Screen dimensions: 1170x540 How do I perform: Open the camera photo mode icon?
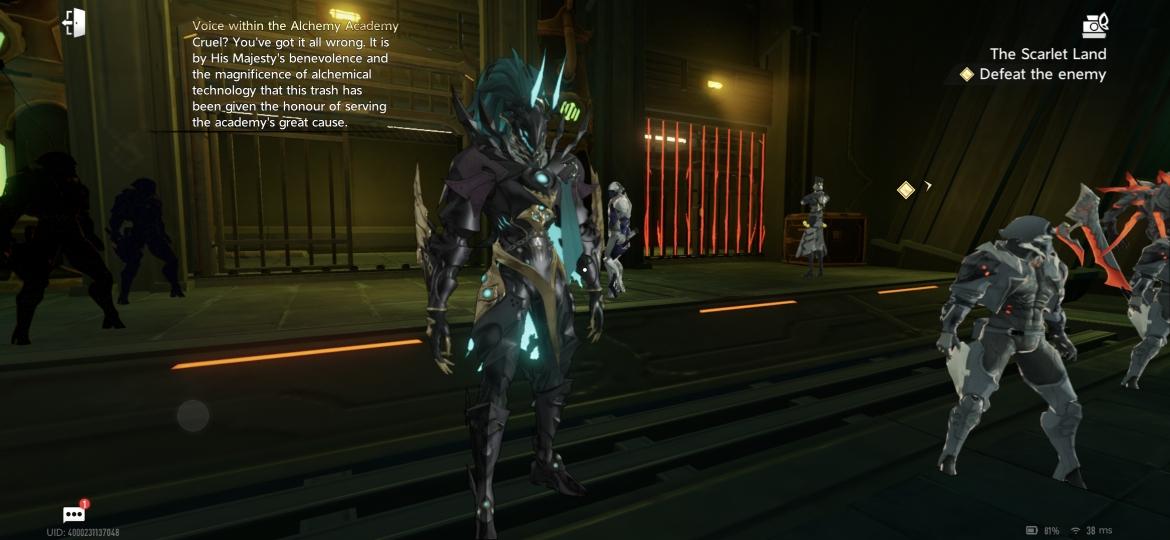1095,25
